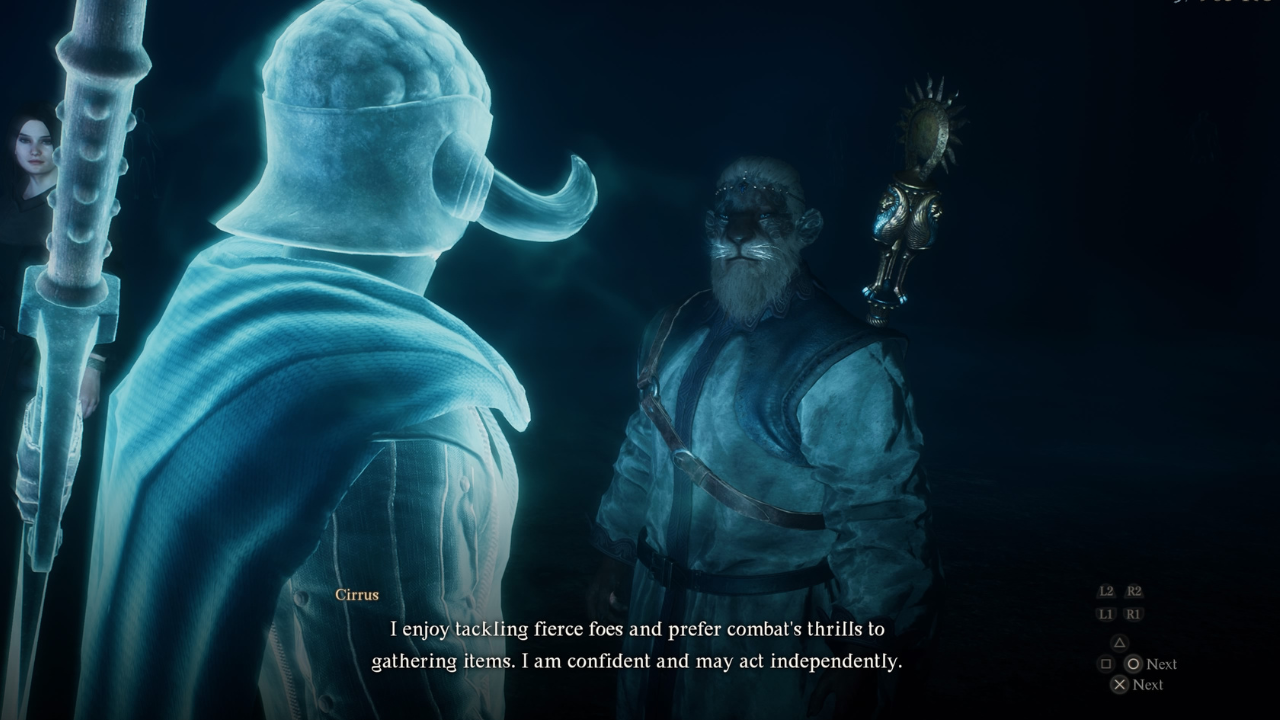Click the L1 bumper prompt icon
This screenshot has width=1280, height=720.
[1107, 614]
